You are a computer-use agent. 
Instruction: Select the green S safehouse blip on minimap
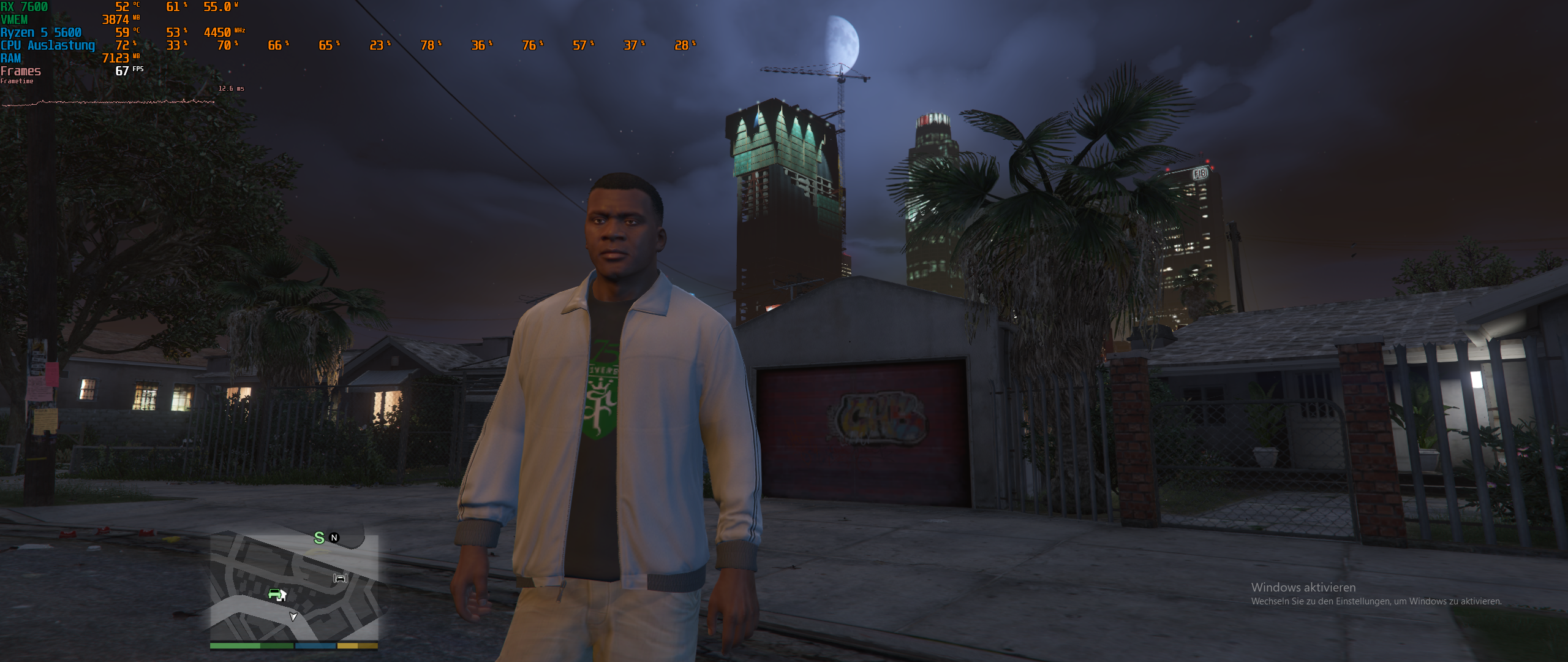coord(319,538)
